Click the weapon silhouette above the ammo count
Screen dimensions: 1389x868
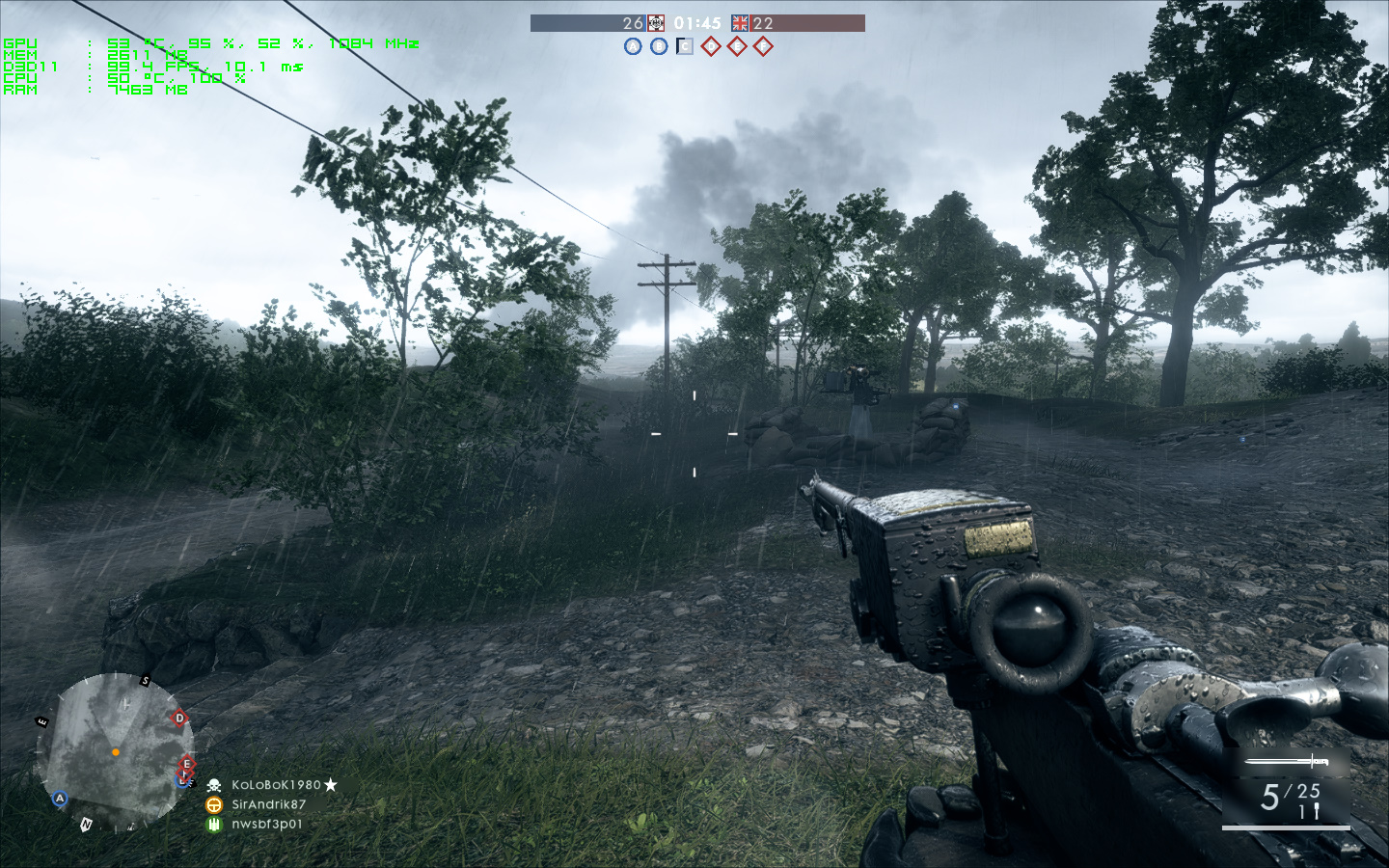click(1287, 762)
